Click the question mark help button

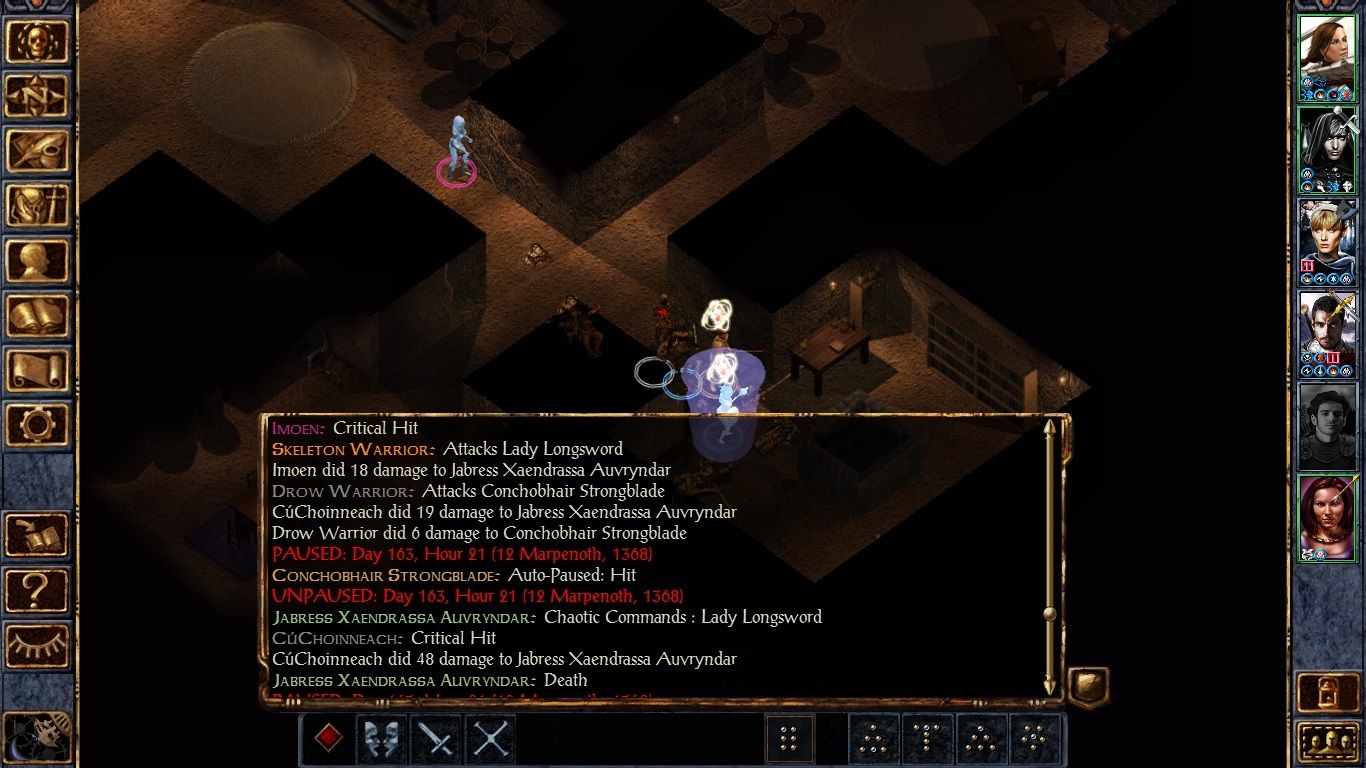click(38, 590)
